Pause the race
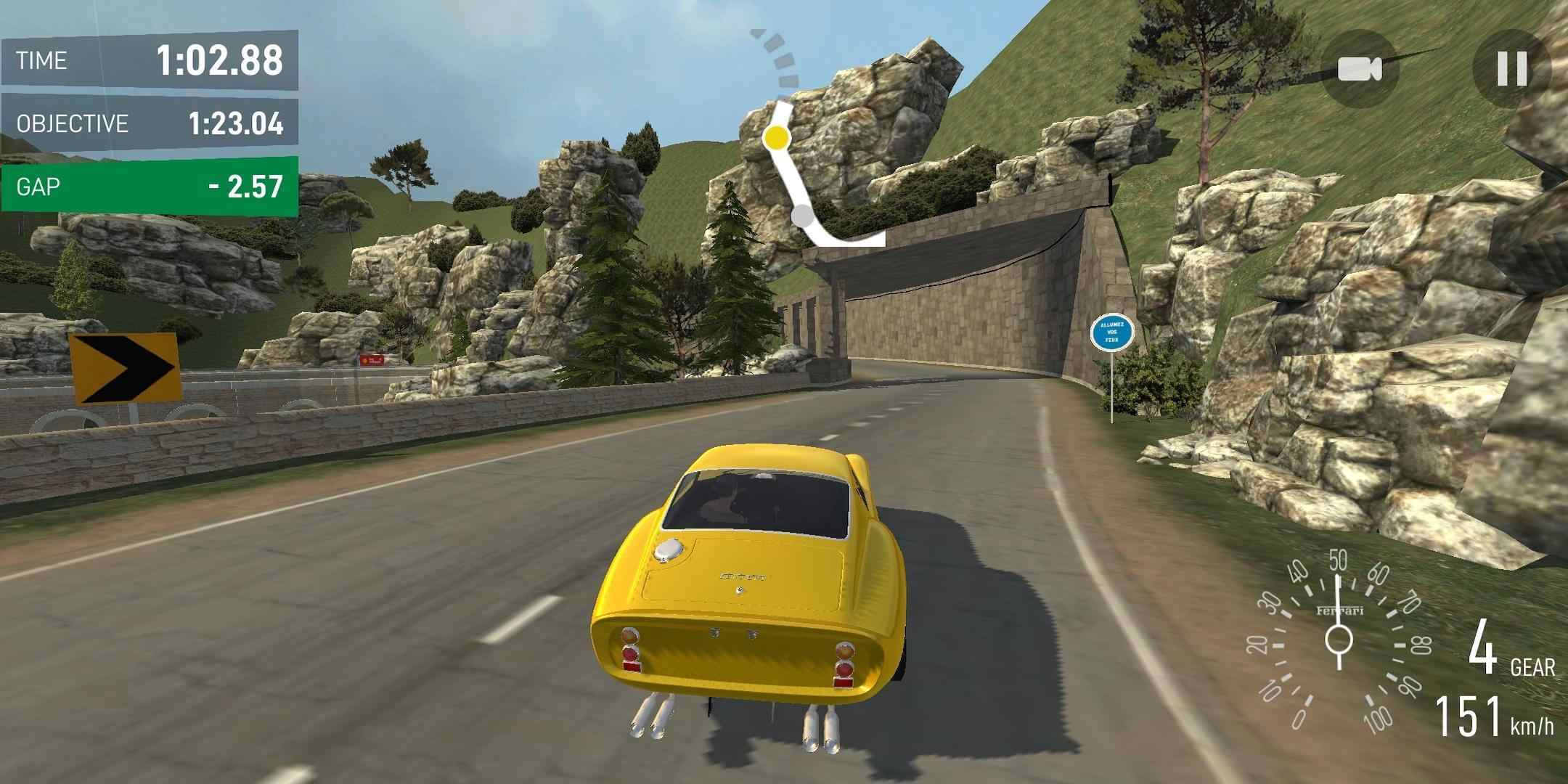The image size is (1568, 784). click(1512, 69)
